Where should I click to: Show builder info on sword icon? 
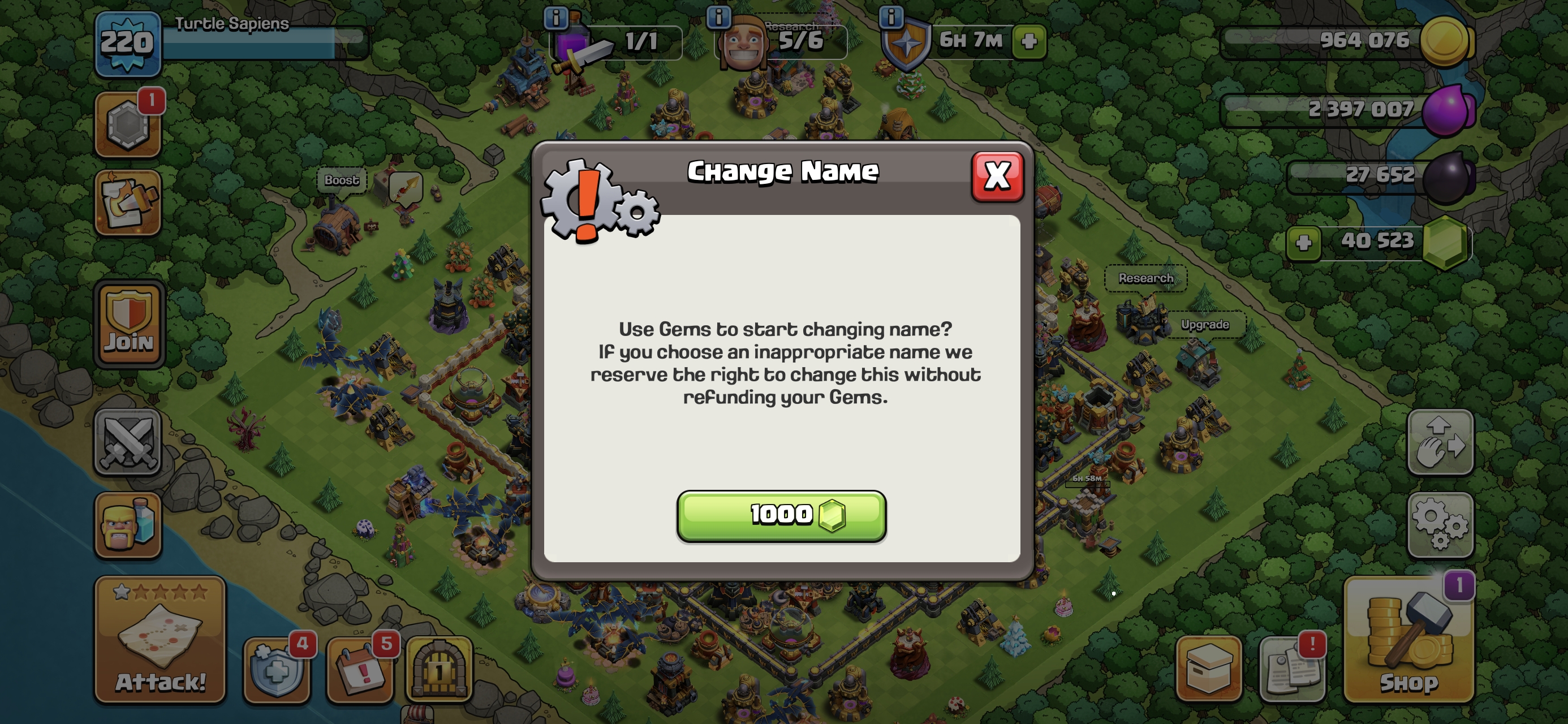(555, 18)
